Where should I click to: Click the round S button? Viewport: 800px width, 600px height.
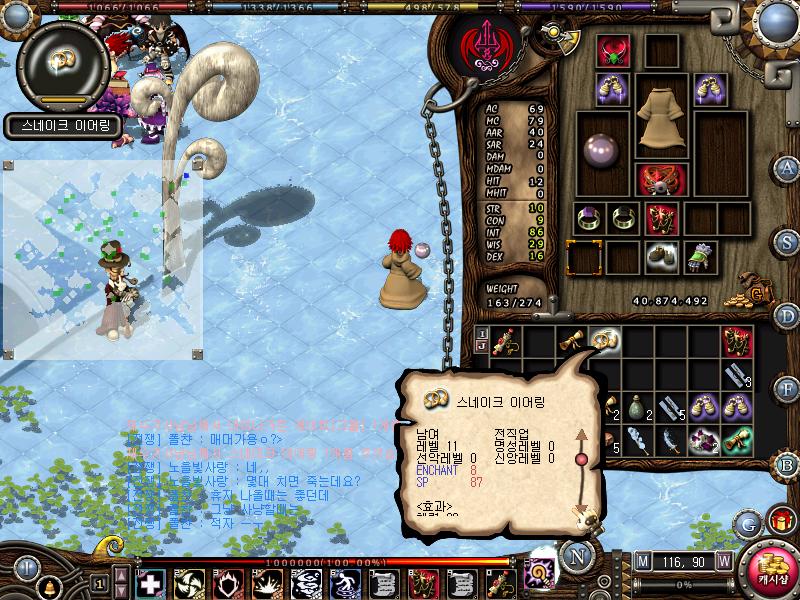click(788, 241)
